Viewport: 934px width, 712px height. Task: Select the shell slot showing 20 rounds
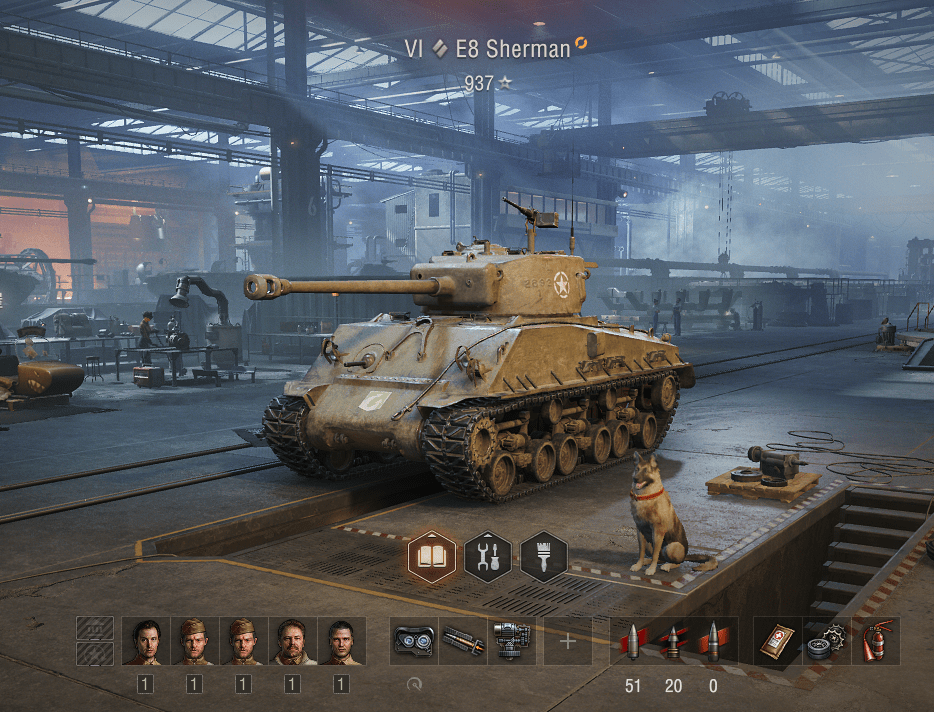(x=673, y=641)
